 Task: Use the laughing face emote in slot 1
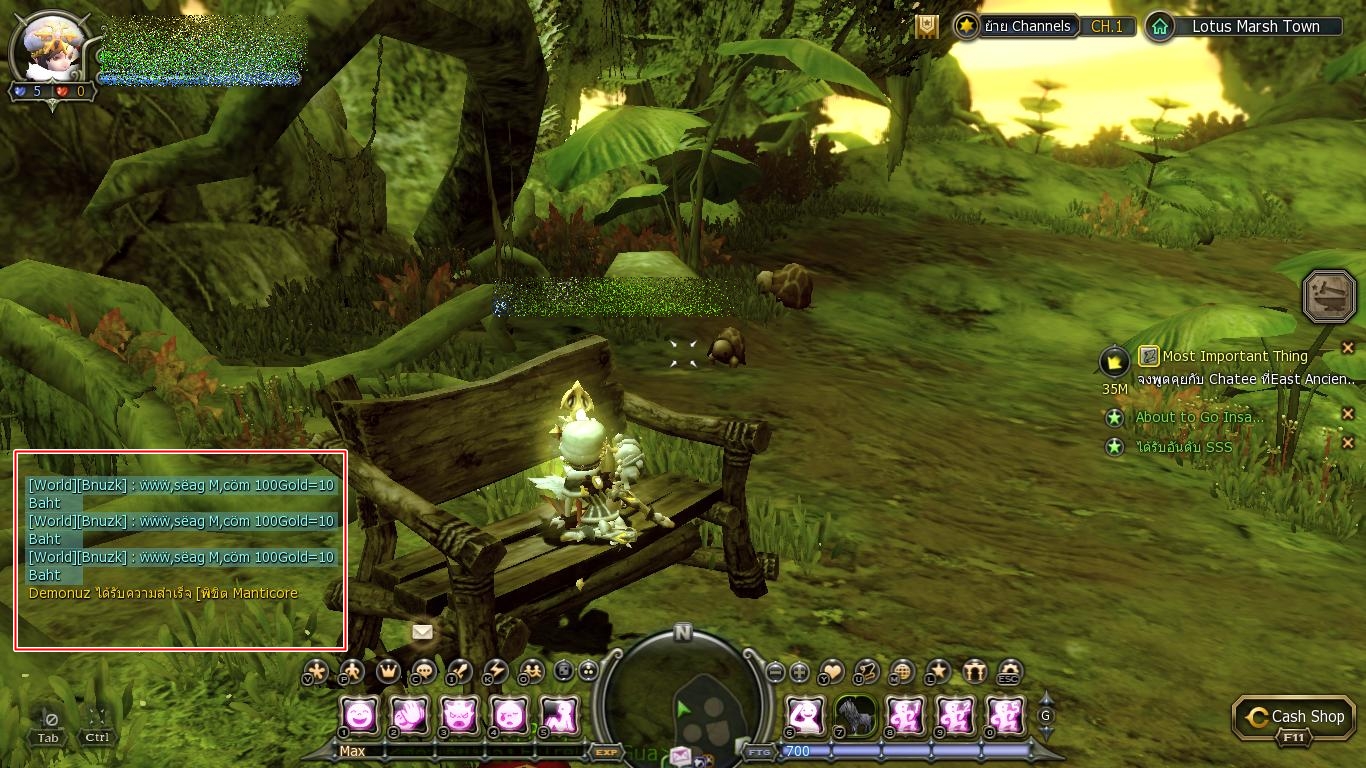[360, 715]
